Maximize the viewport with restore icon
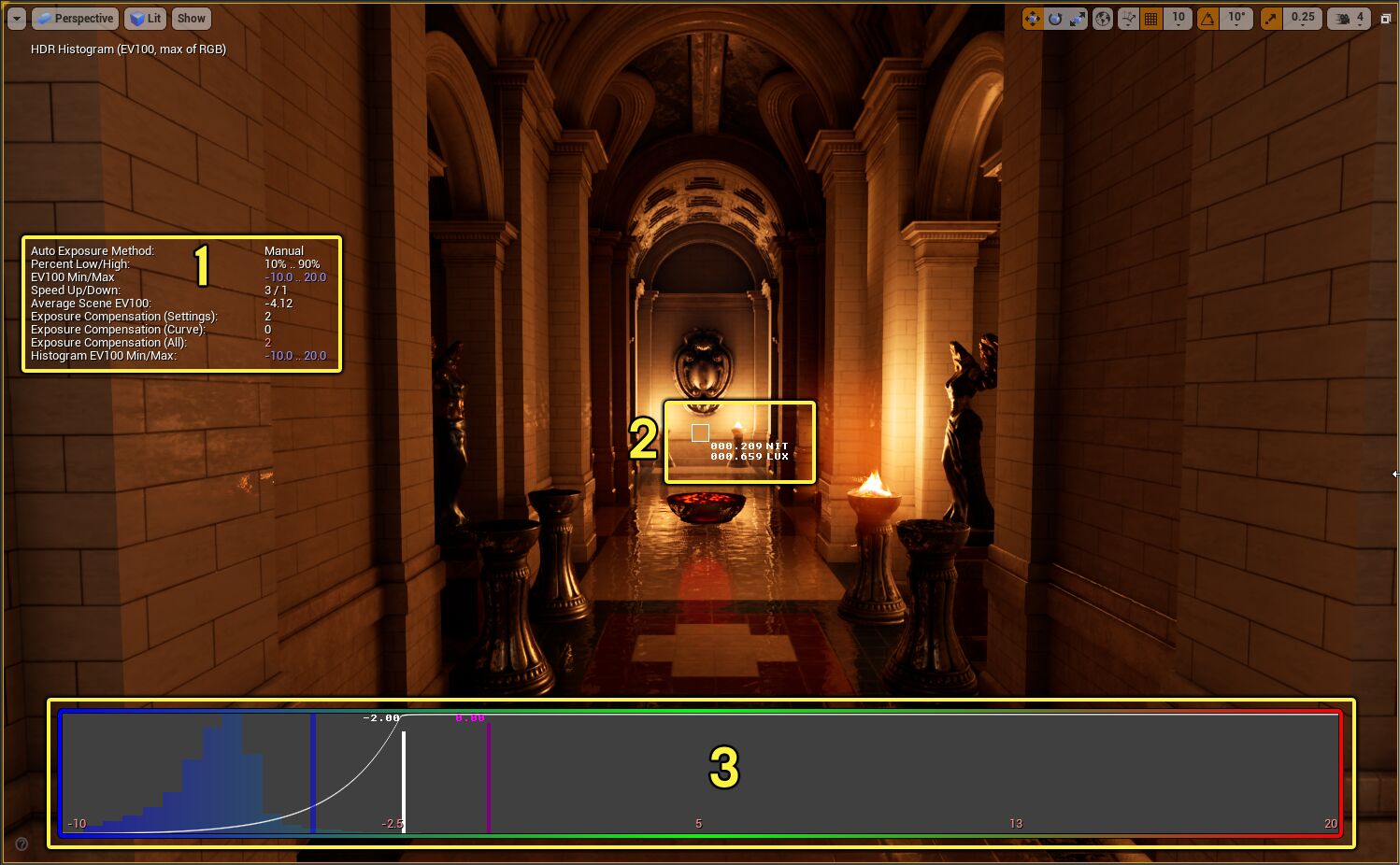This screenshot has width=1400, height=865. click(1387, 18)
